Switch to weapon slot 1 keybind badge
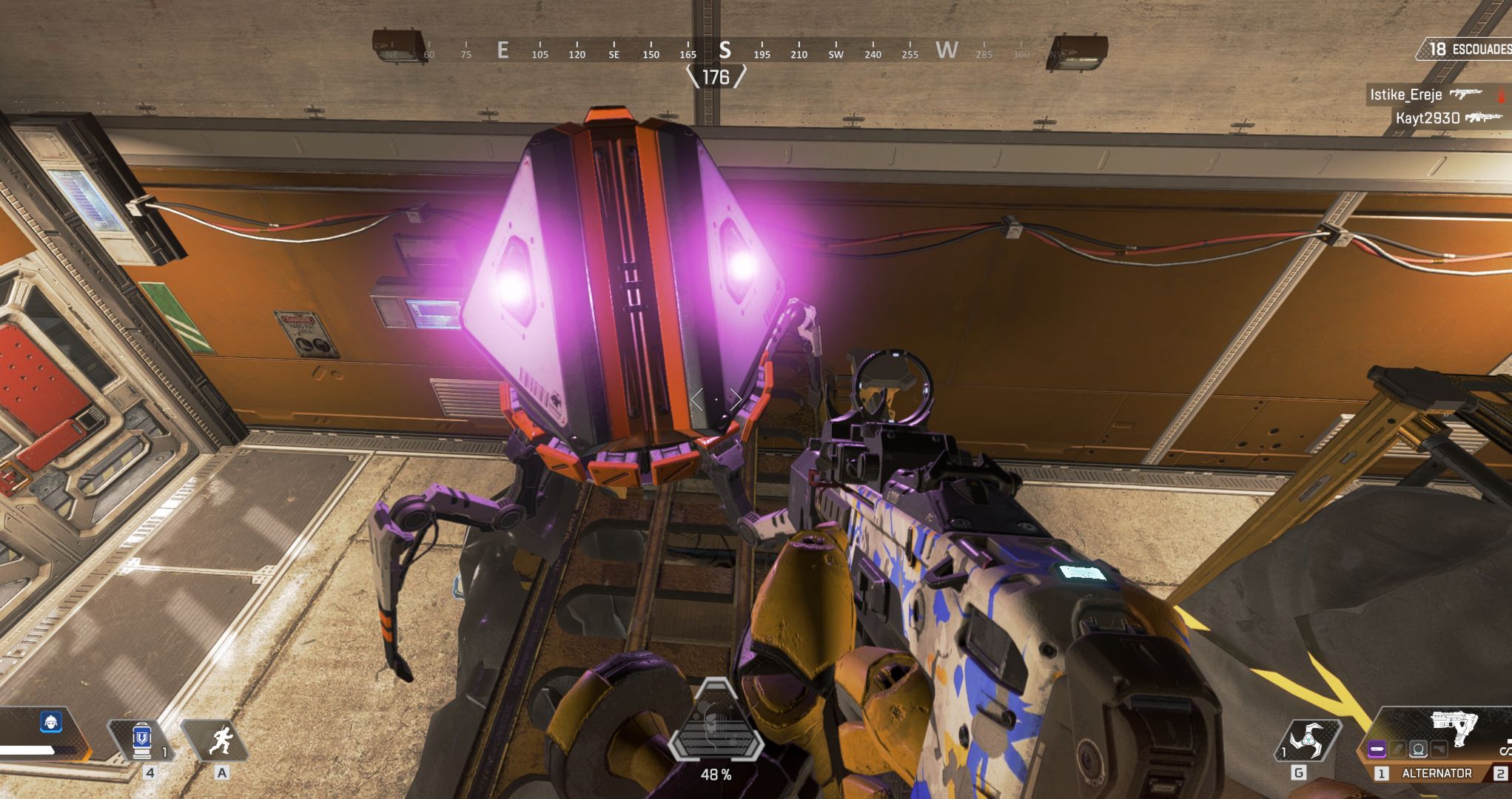This screenshot has height=799, width=1512. (1382, 774)
